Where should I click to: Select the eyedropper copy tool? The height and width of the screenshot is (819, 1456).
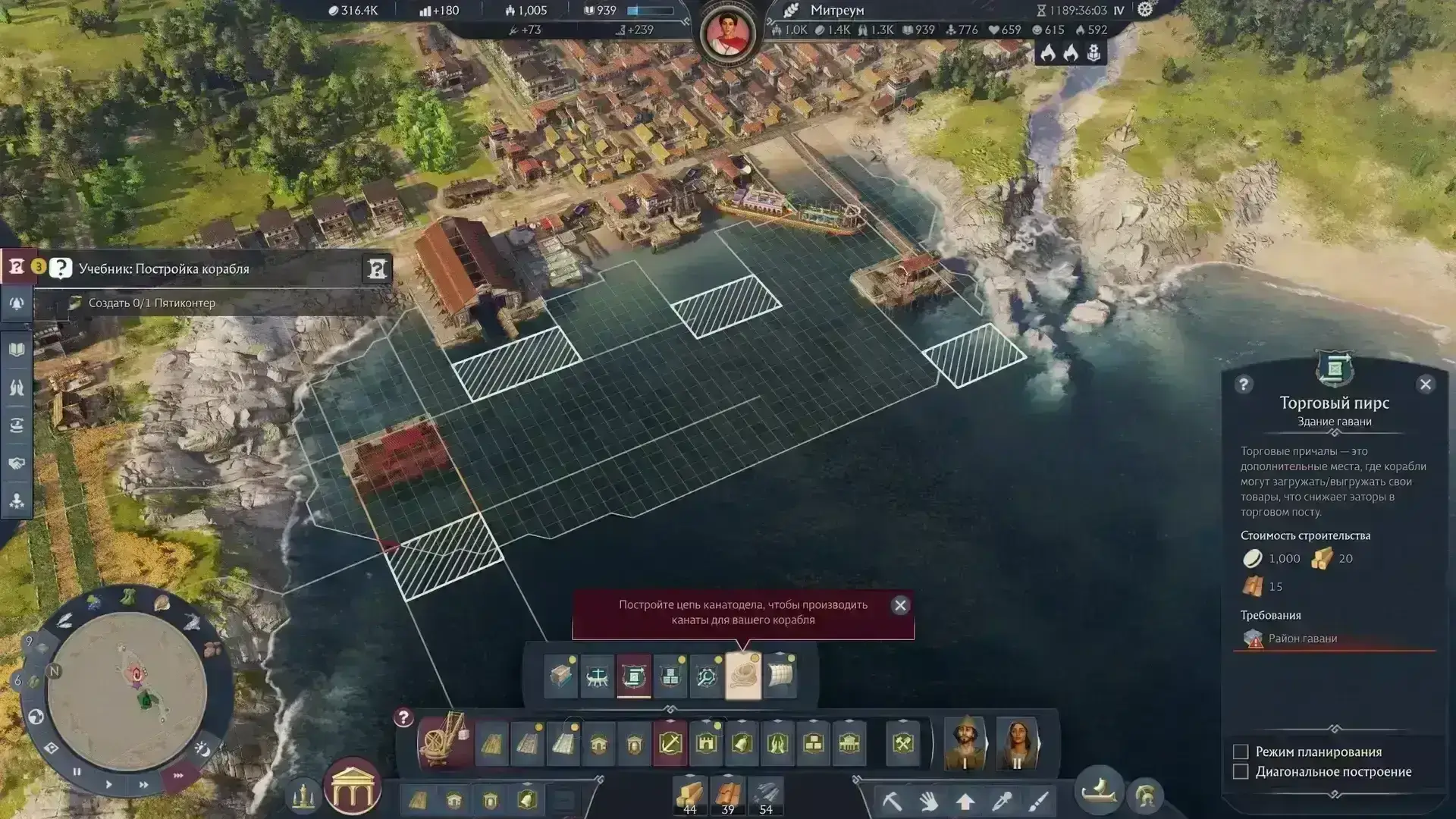coord(1002,801)
